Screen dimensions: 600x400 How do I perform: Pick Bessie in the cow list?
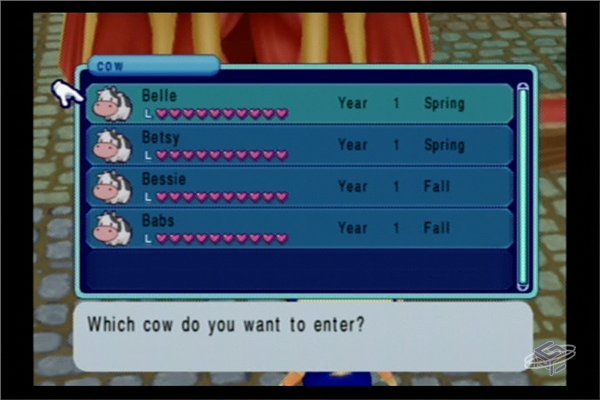[298, 186]
